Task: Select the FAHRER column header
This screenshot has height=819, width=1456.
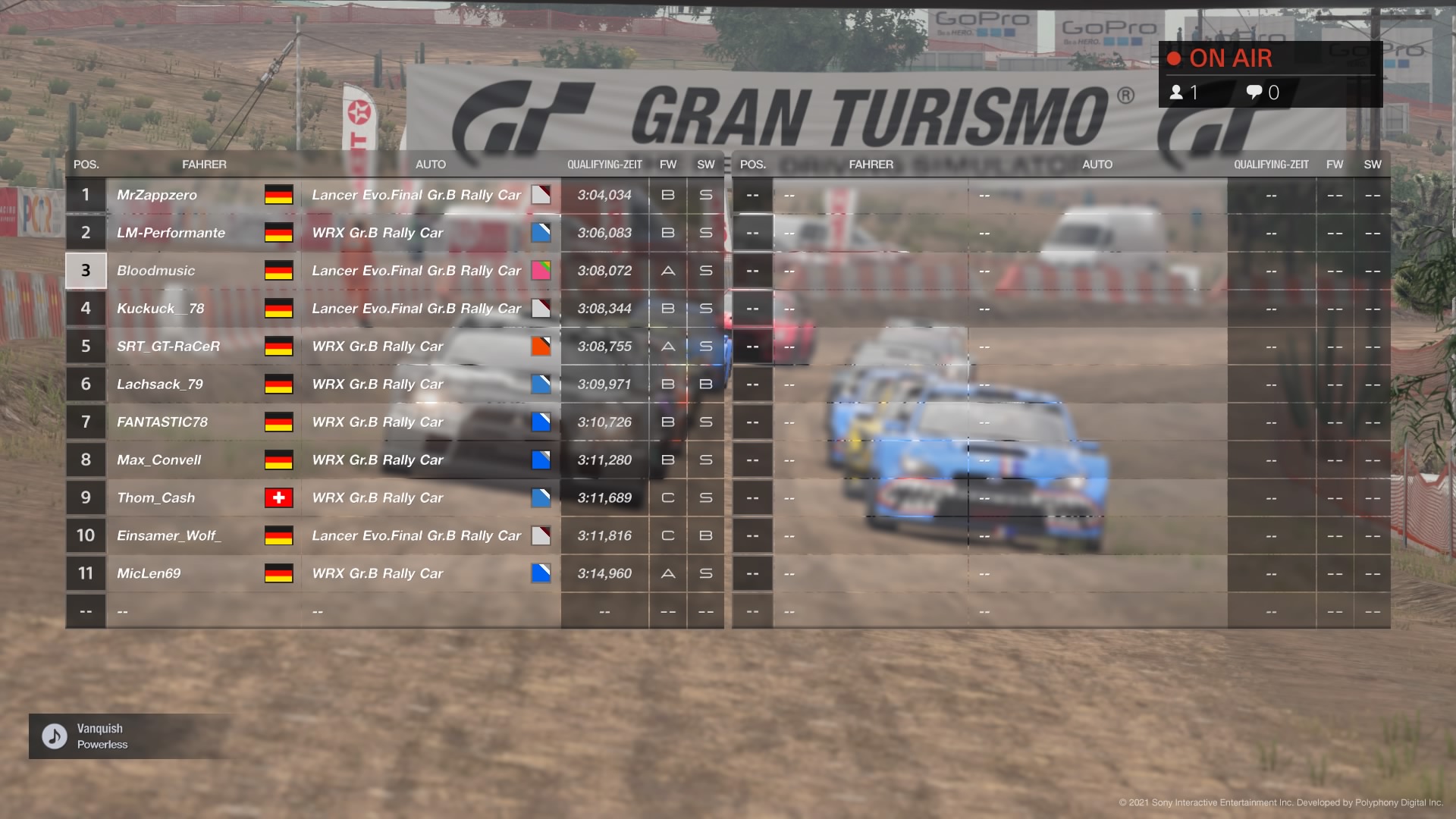Action: click(x=205, y=164)
